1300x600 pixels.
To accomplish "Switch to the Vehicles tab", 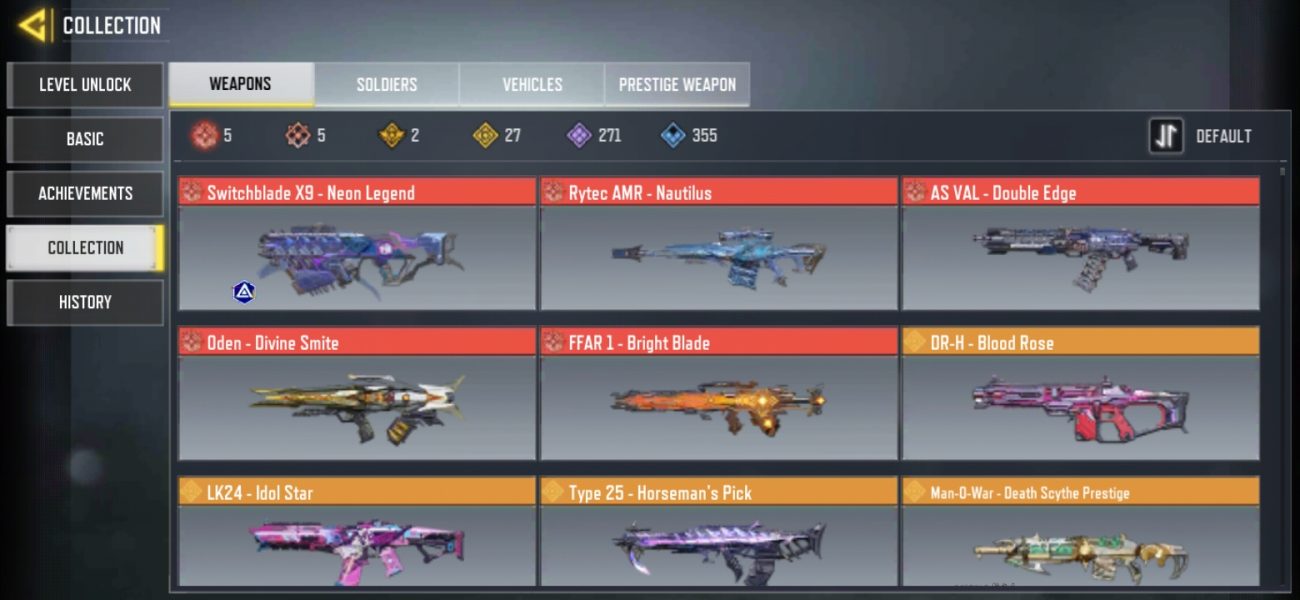I will (532, 85).
